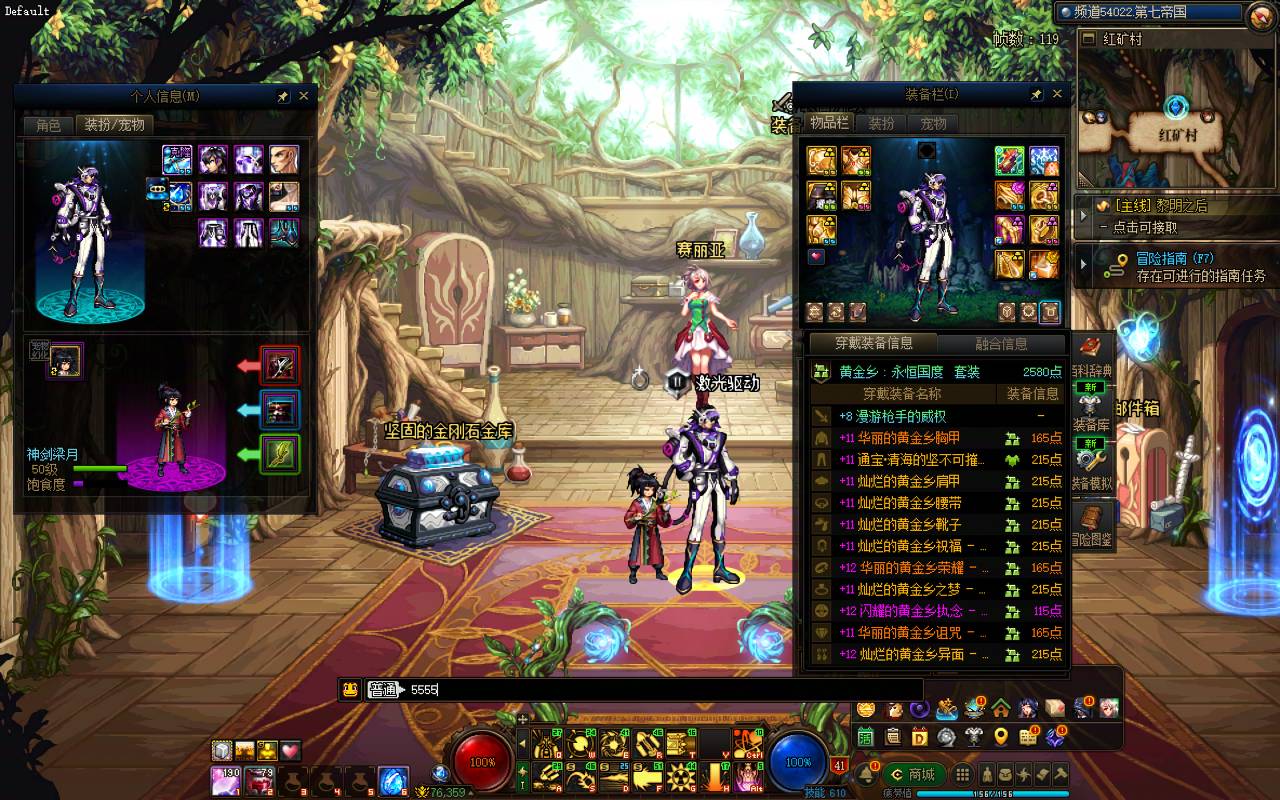Select the red-framed pet equipment slot
Image resolution: width=1280 pixels, height=800 pixels.
point(280,366)
